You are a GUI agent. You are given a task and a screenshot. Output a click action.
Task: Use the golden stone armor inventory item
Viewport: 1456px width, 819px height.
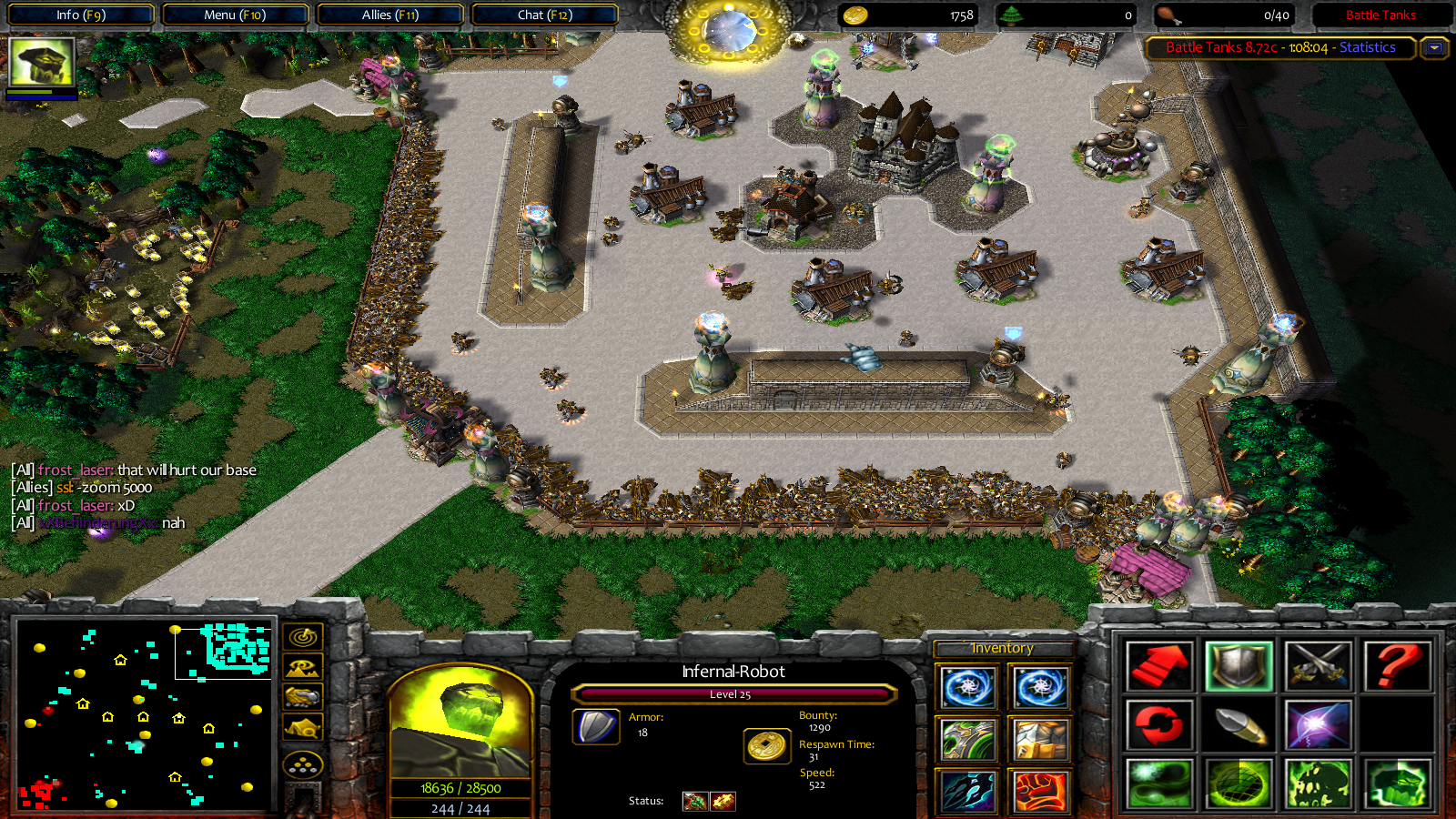click(1040, 740)
